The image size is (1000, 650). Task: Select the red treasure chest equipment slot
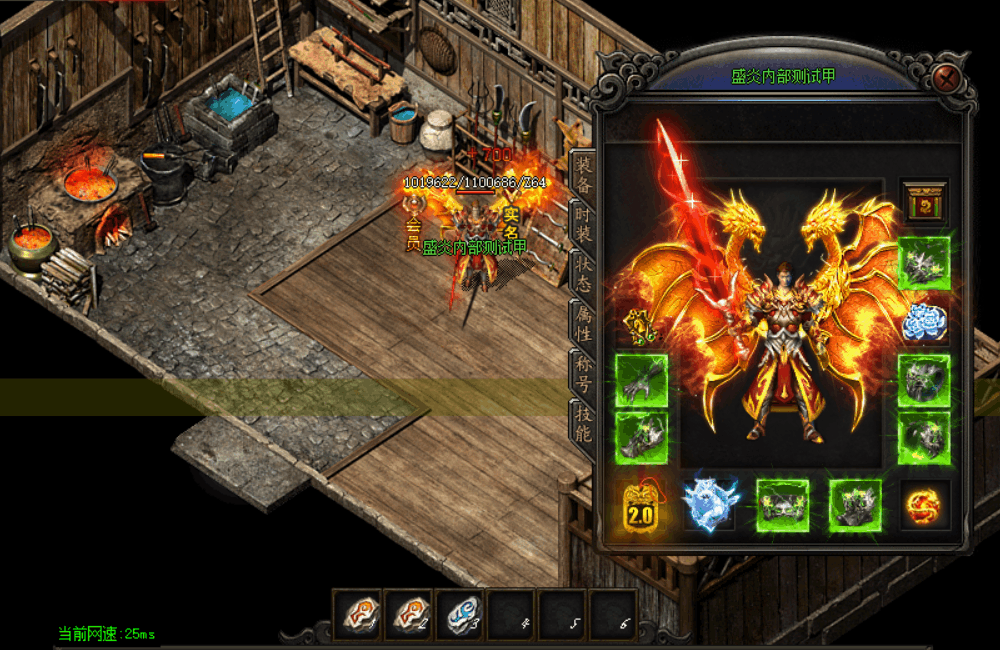click(923, 203)
